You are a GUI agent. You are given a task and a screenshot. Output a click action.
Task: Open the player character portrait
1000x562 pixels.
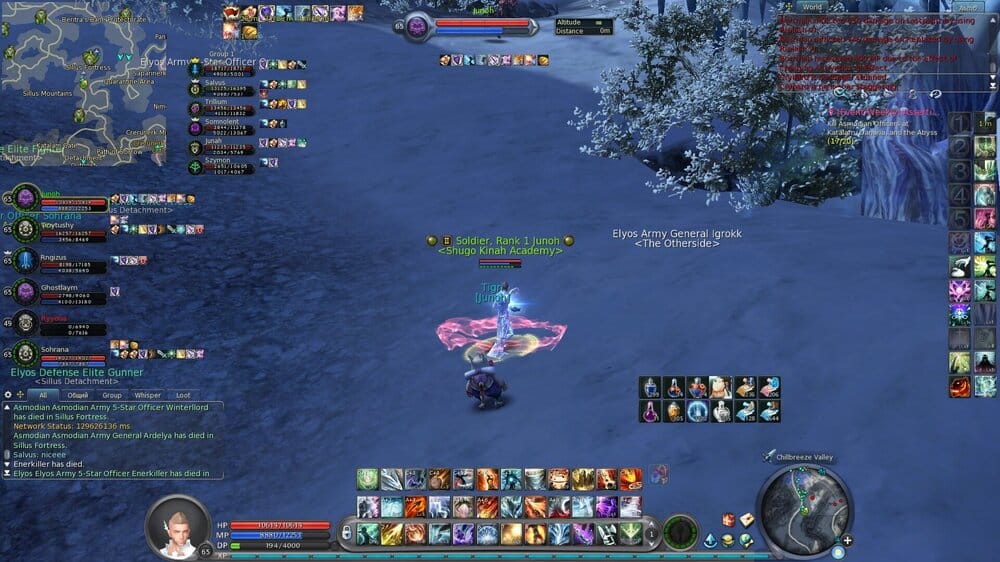pyautogui.click(x=178, y=525)
